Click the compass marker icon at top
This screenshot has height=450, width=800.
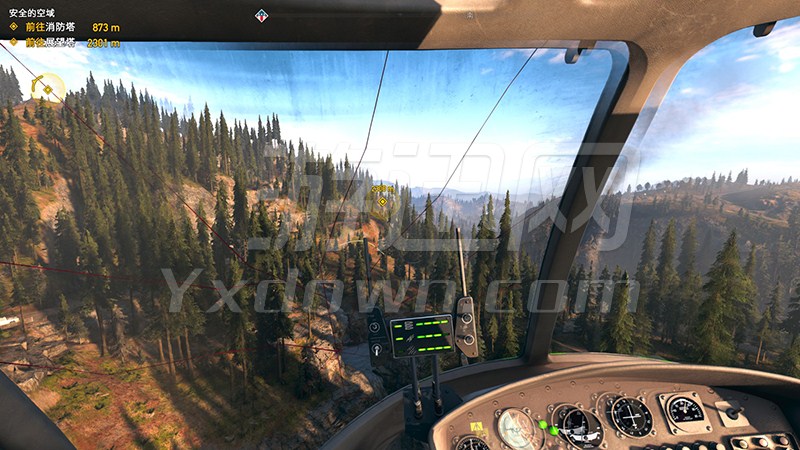(262, 15)
